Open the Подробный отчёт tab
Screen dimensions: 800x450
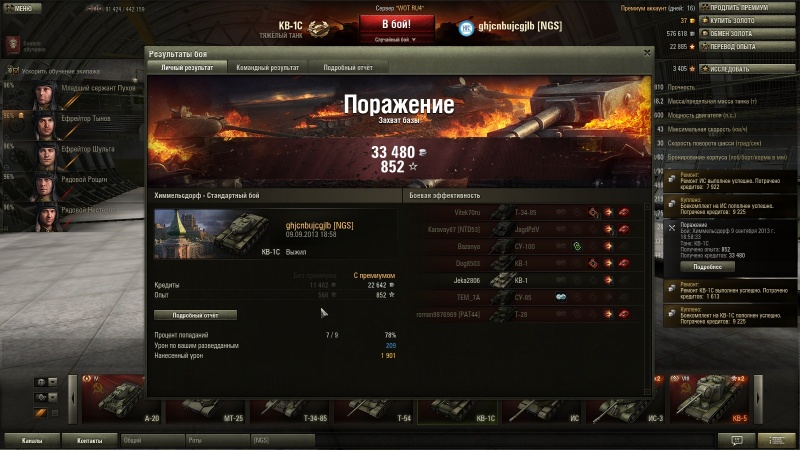coord(347,67)
